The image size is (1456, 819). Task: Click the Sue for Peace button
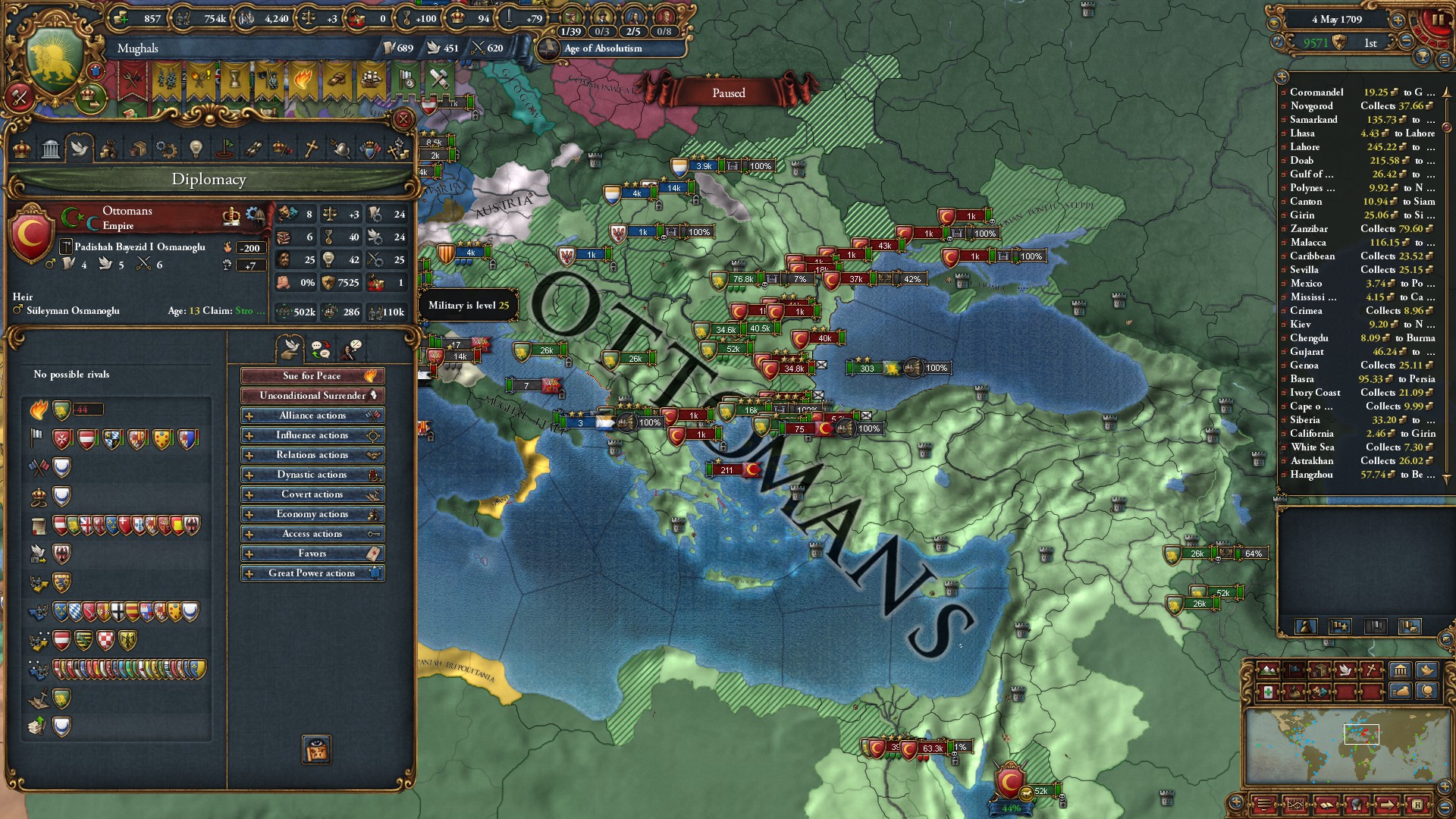click(x=312, y=376)
